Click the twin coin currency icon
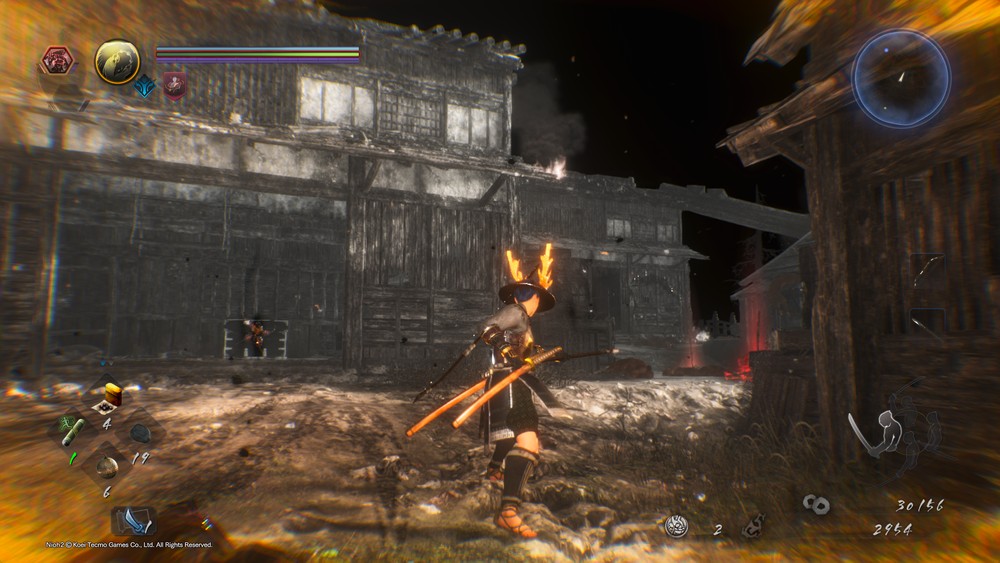Image resolution: width=1000 pixels, height=563 pixels. 816,505
